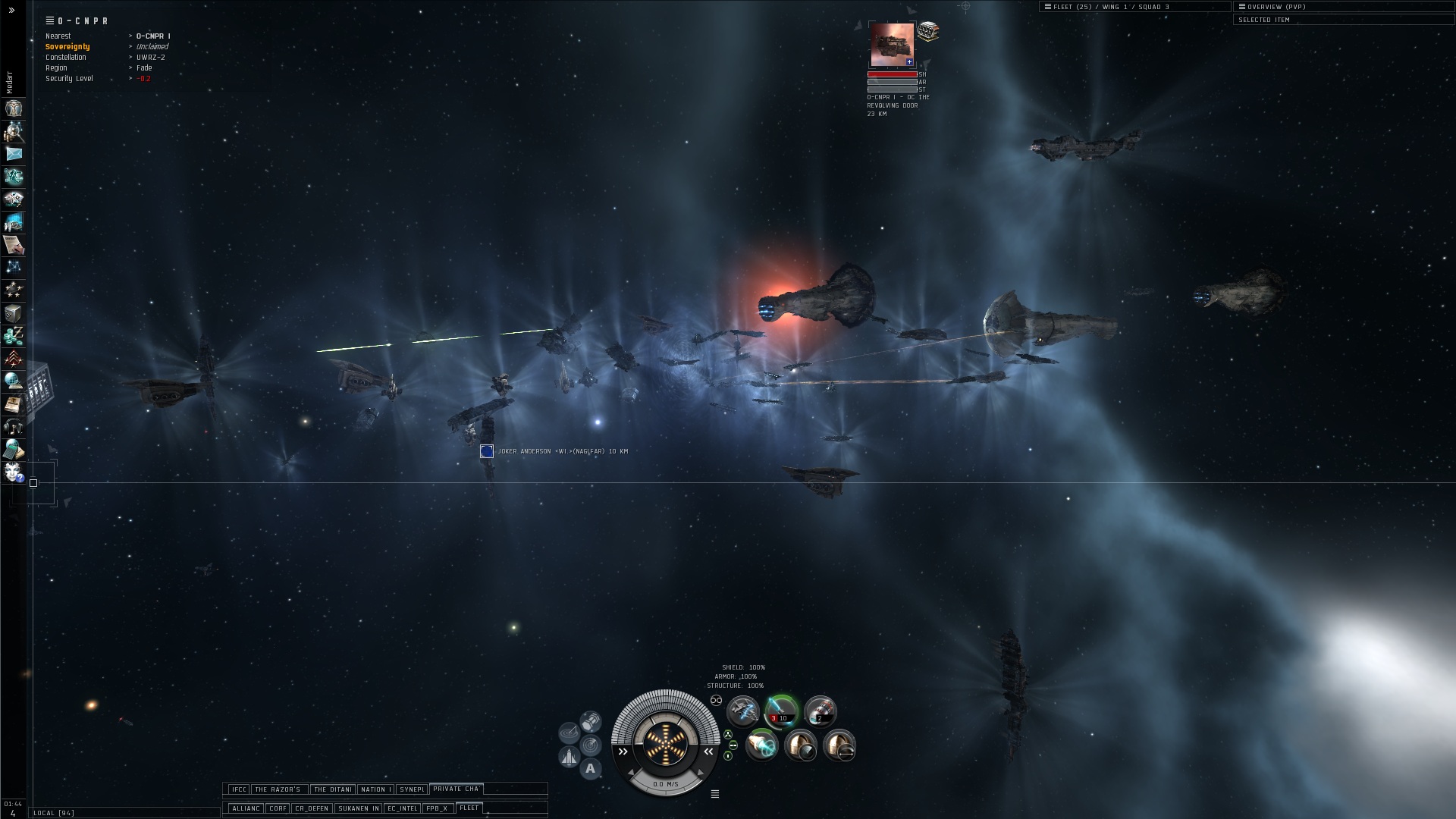Switch to the CORP chat tab

(x=278, y=808)
